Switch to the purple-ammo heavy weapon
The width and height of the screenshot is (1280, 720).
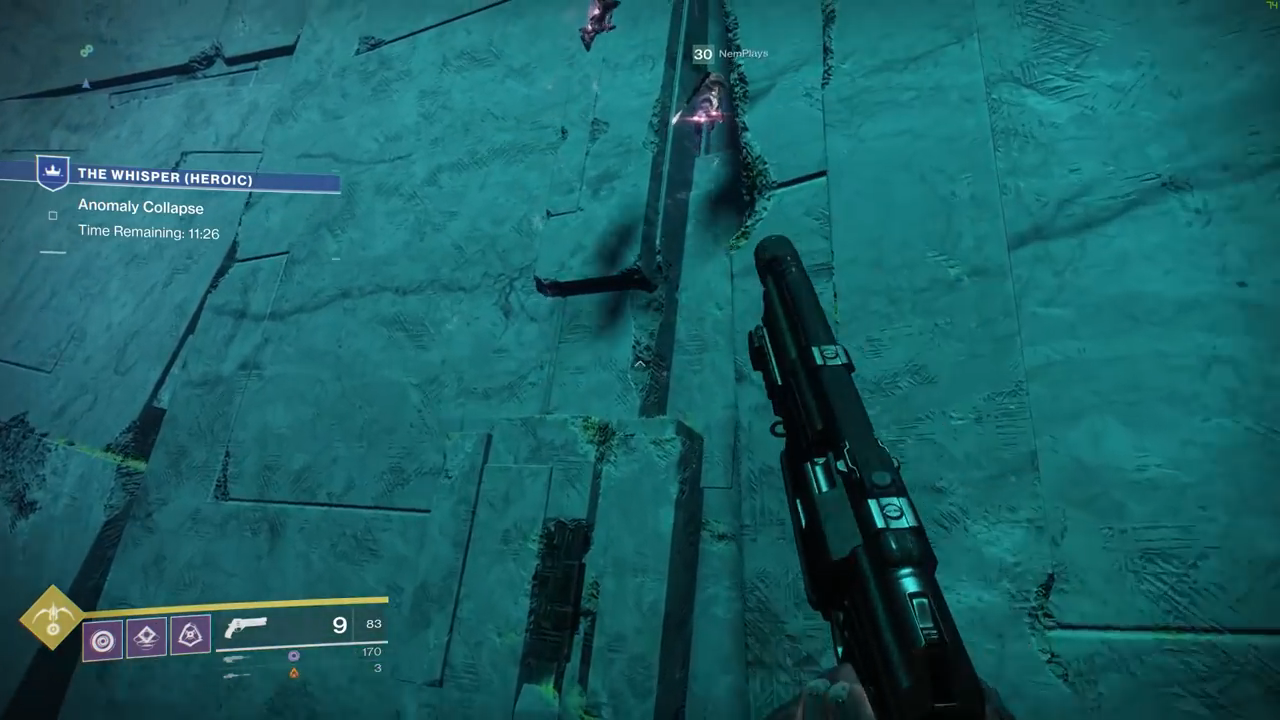coord(237,658)
